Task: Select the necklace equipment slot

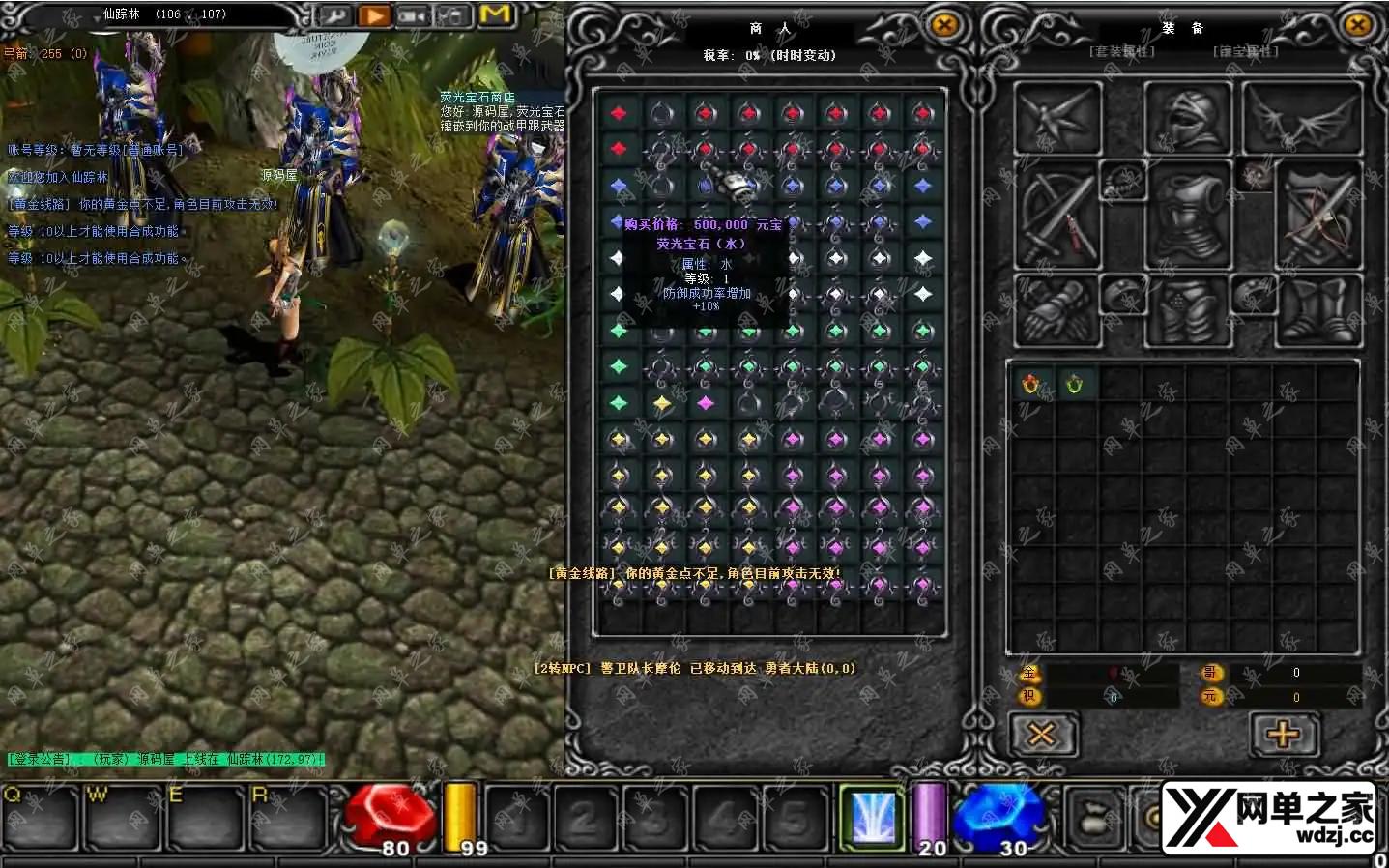Action: click(1123, 181)
